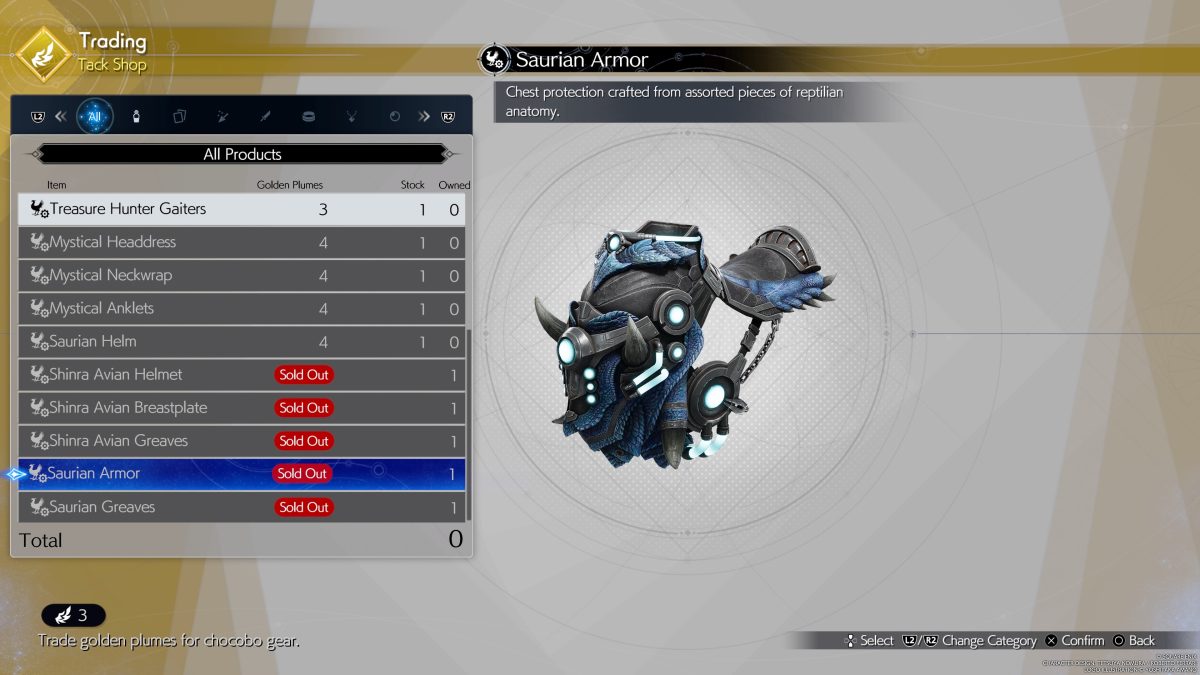
Task: Switch to the cards category tab
Action: click(179, 116)
